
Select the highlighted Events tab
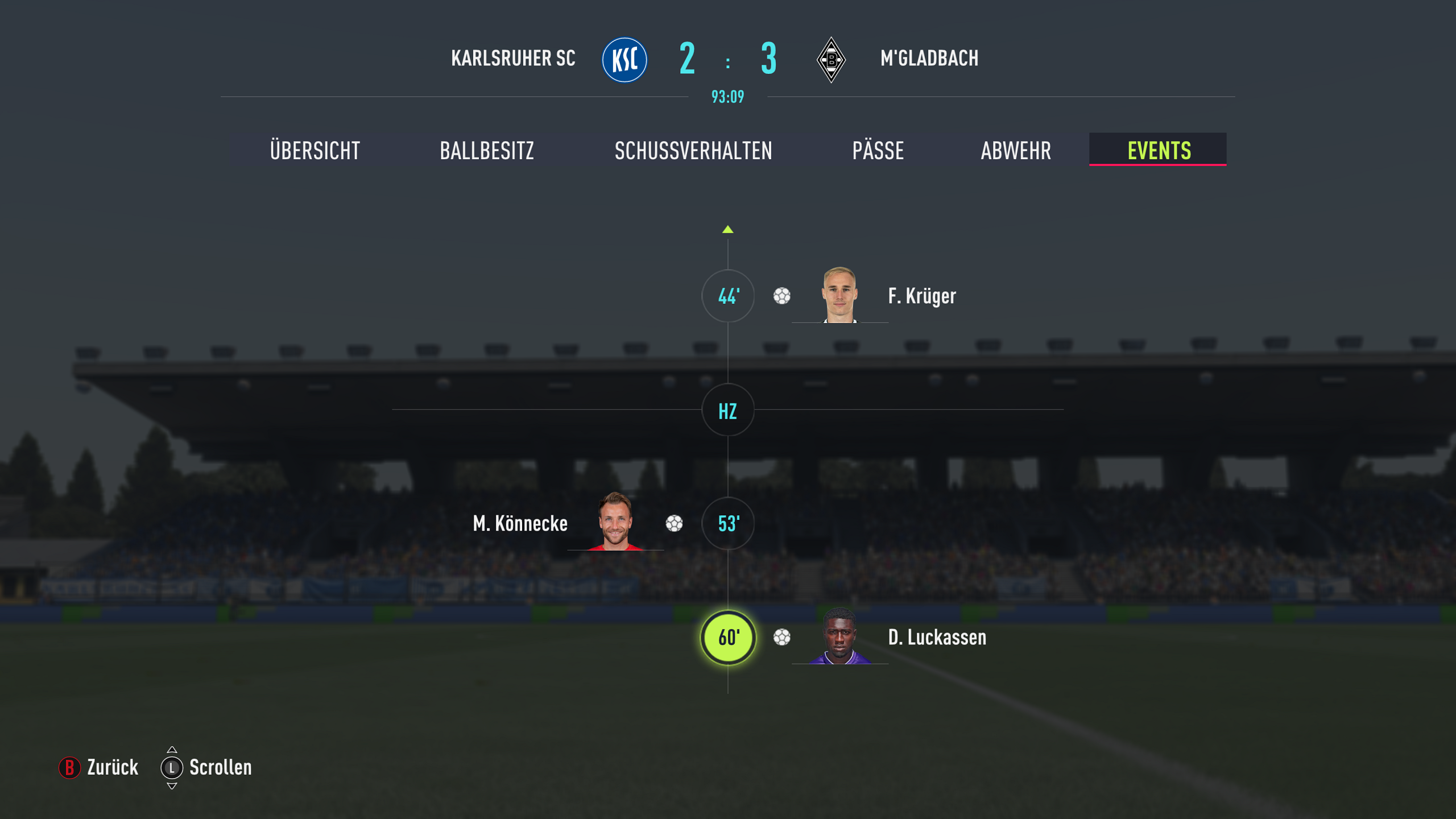pyautogui.click(x=1159, y=151)
